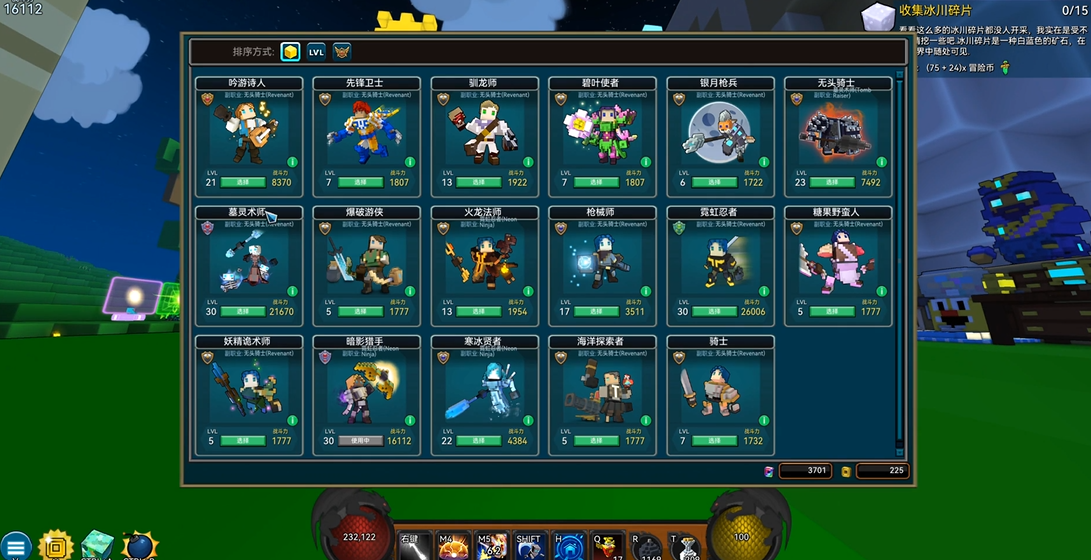Viewport: 1091px width, 560px height.
Task: Click the 使用中 button on 暗影猎手
Action: coord(361,441)
